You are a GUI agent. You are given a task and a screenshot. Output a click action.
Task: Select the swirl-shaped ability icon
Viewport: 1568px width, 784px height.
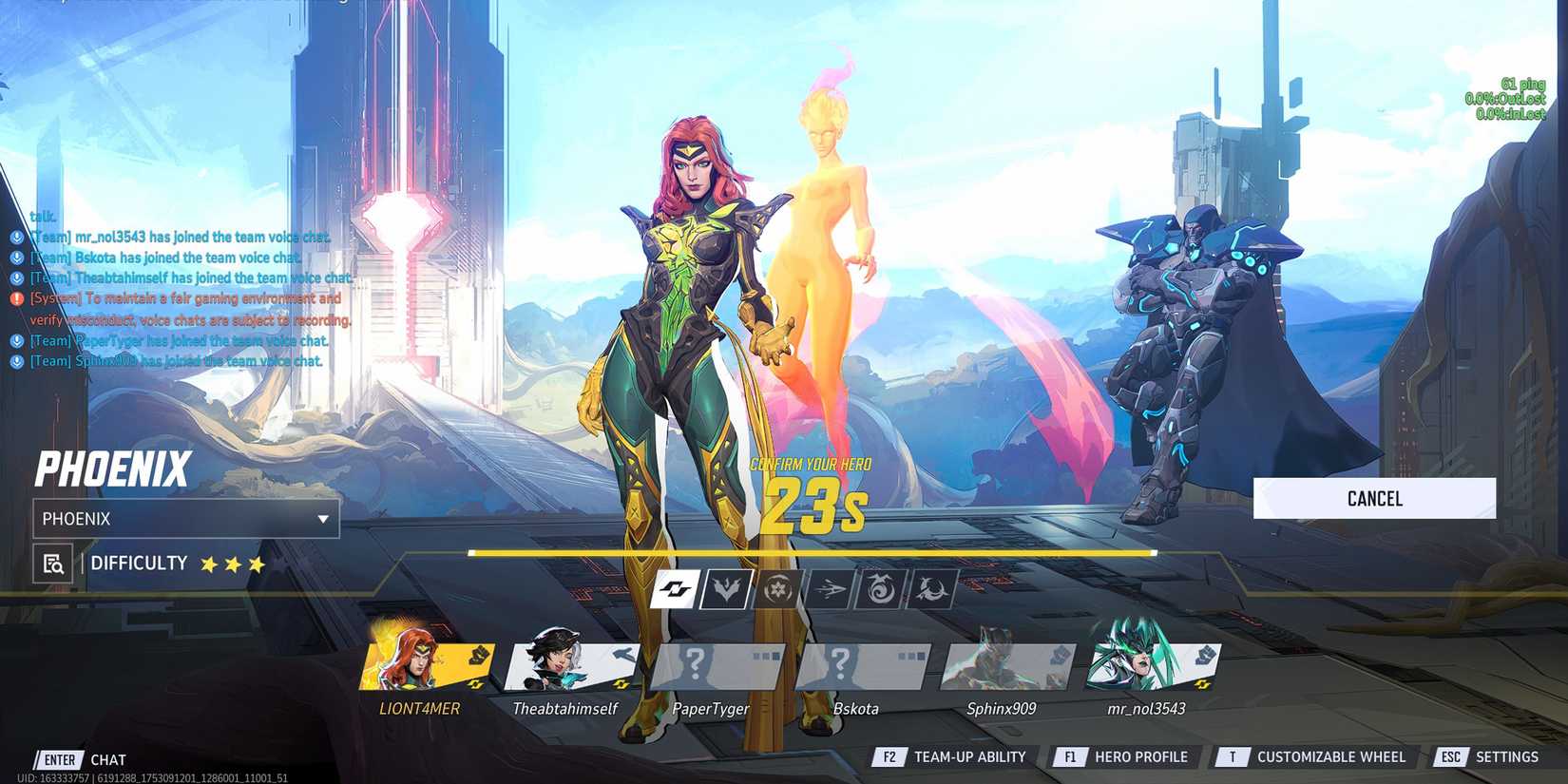tap(880, 589)
